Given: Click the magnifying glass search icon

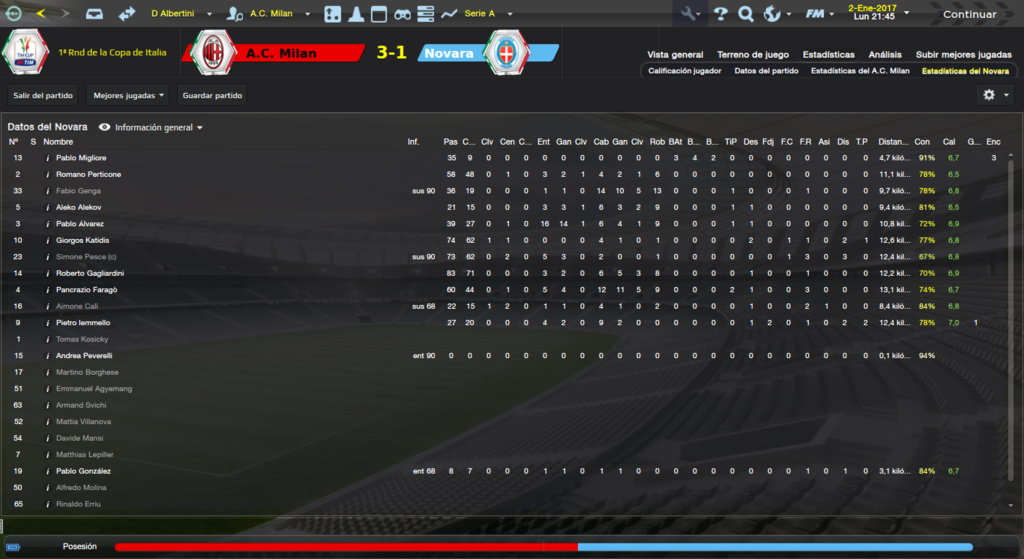Looking at the screenshot, I should 745,14.
